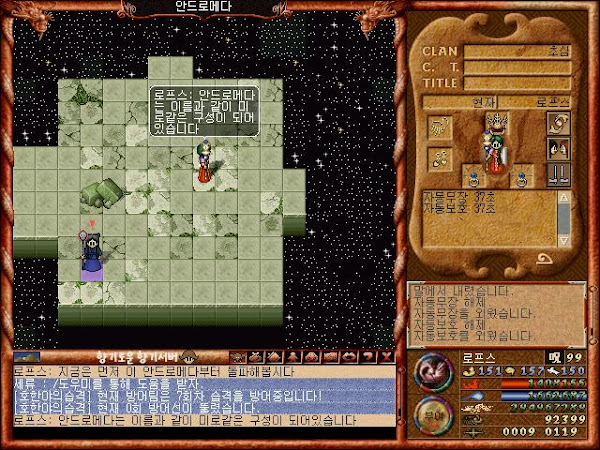Screen dimensions: 600x450
Task: Click the landscape thumbnail beside the chat header
Action: click(x=27, y=356)
